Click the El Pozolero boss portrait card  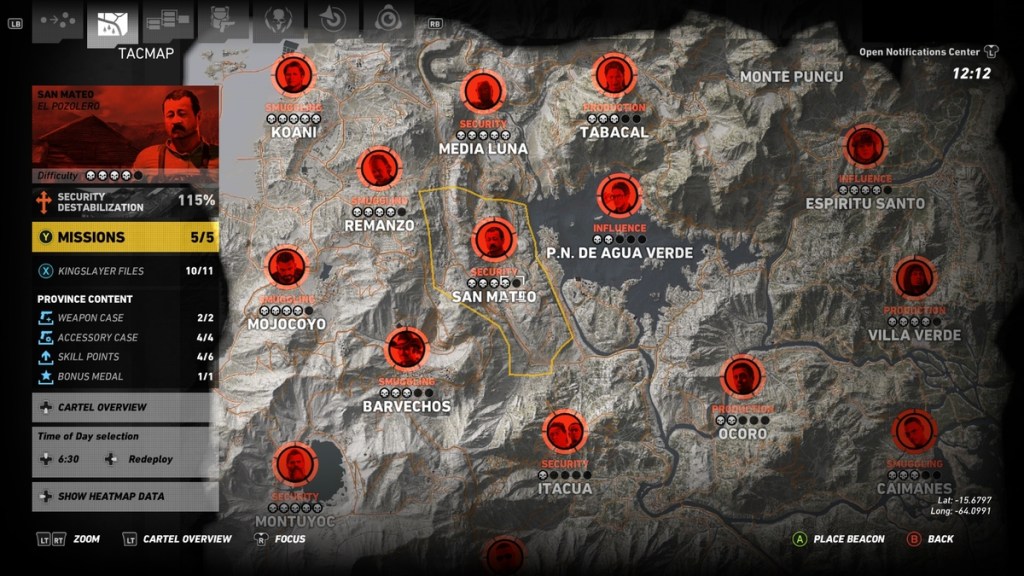pyautogui.click(x=125, y=126)
